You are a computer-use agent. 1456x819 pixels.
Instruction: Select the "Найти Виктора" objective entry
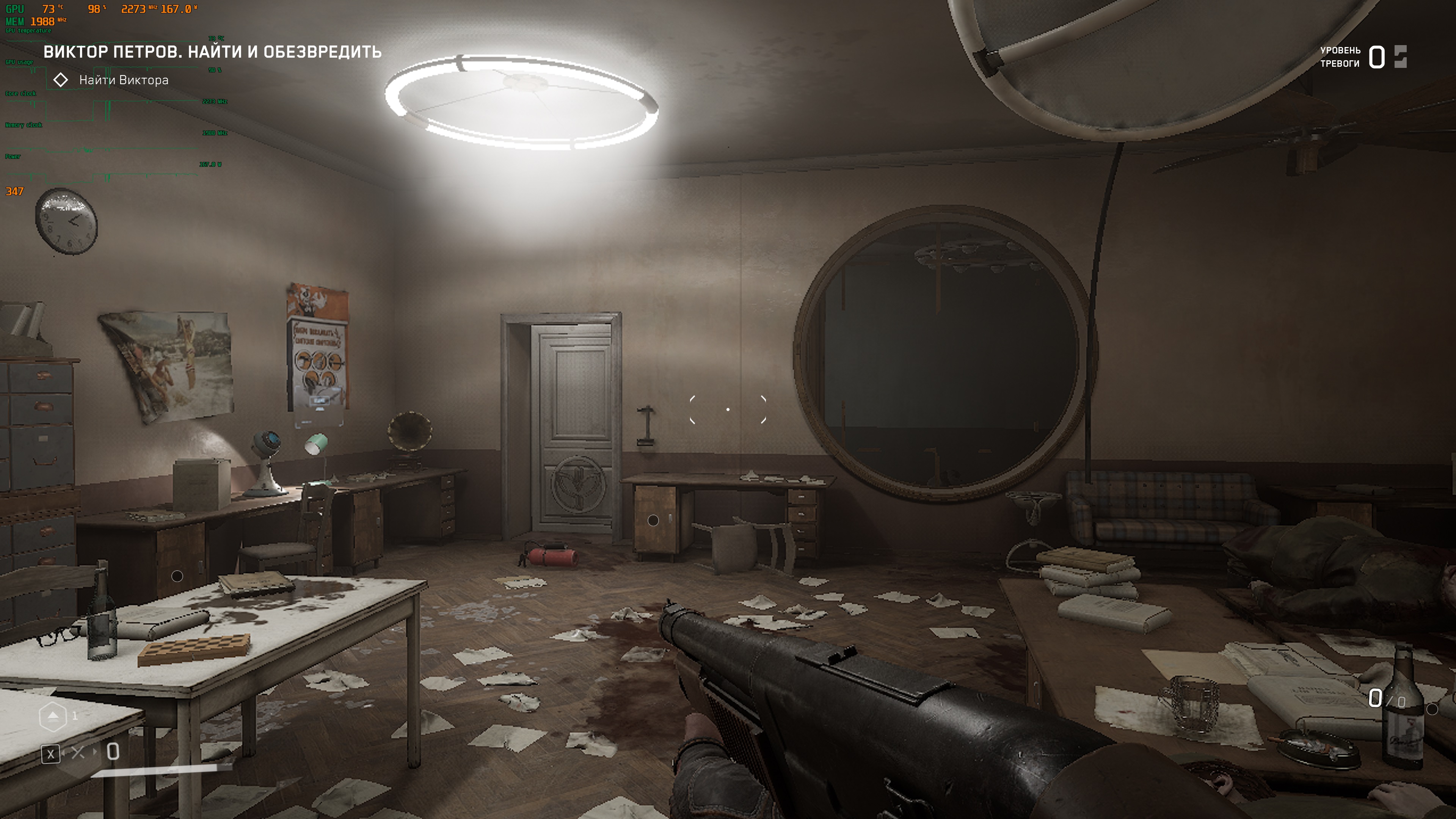click(123, 80)
